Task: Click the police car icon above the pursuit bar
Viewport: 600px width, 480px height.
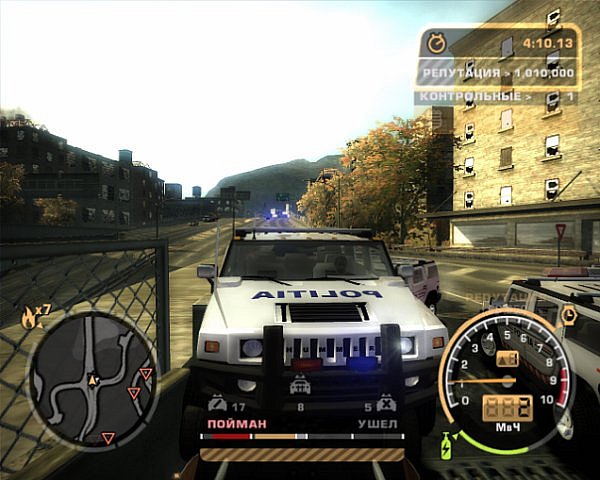Action: pos(299,386)
